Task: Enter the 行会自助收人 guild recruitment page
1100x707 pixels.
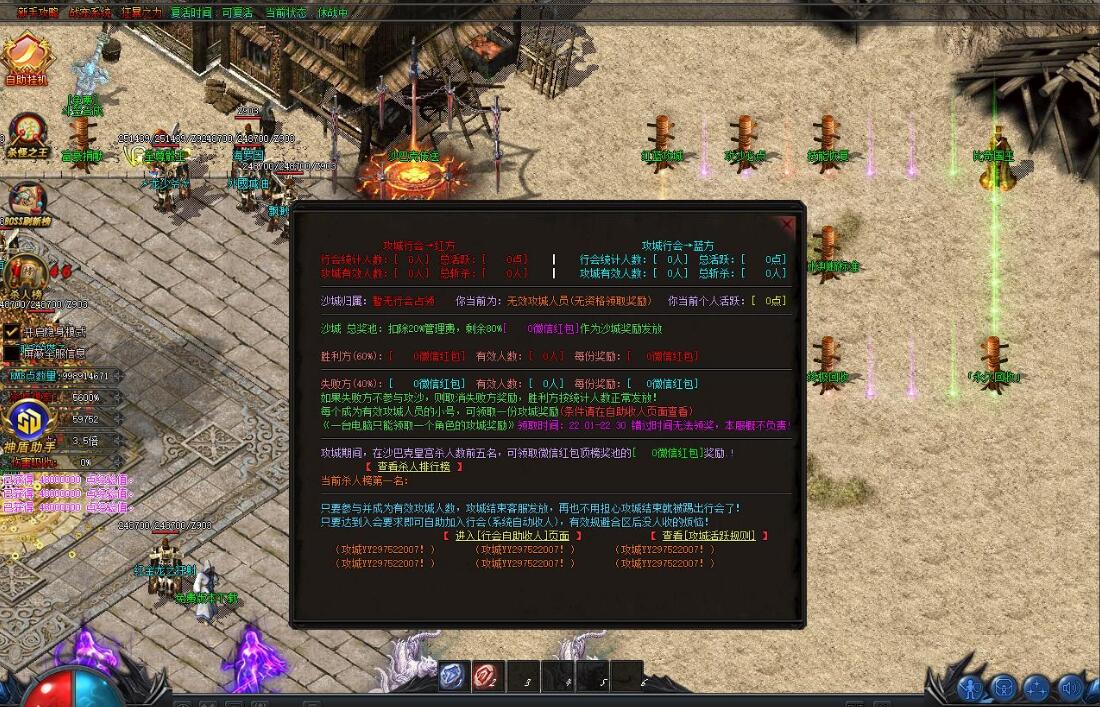Action: tap(513, 536)
